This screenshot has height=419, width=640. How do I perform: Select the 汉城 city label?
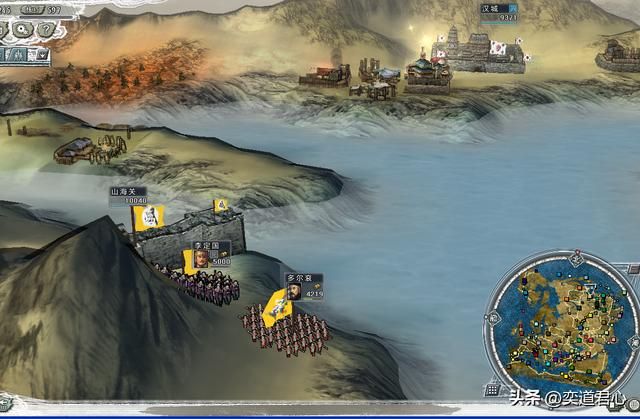[497, 12]
